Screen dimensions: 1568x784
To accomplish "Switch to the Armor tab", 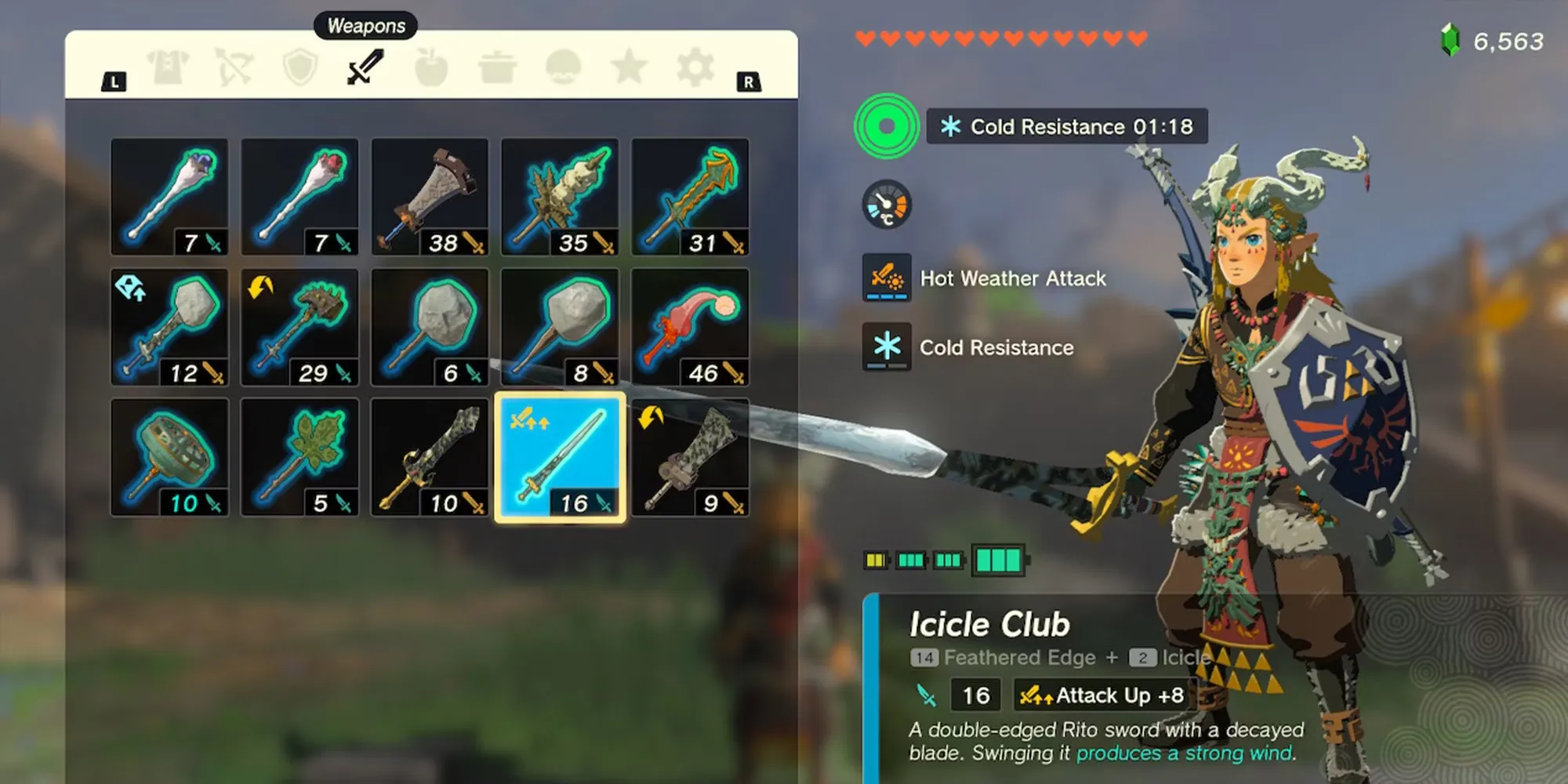I will click(169, 68).
